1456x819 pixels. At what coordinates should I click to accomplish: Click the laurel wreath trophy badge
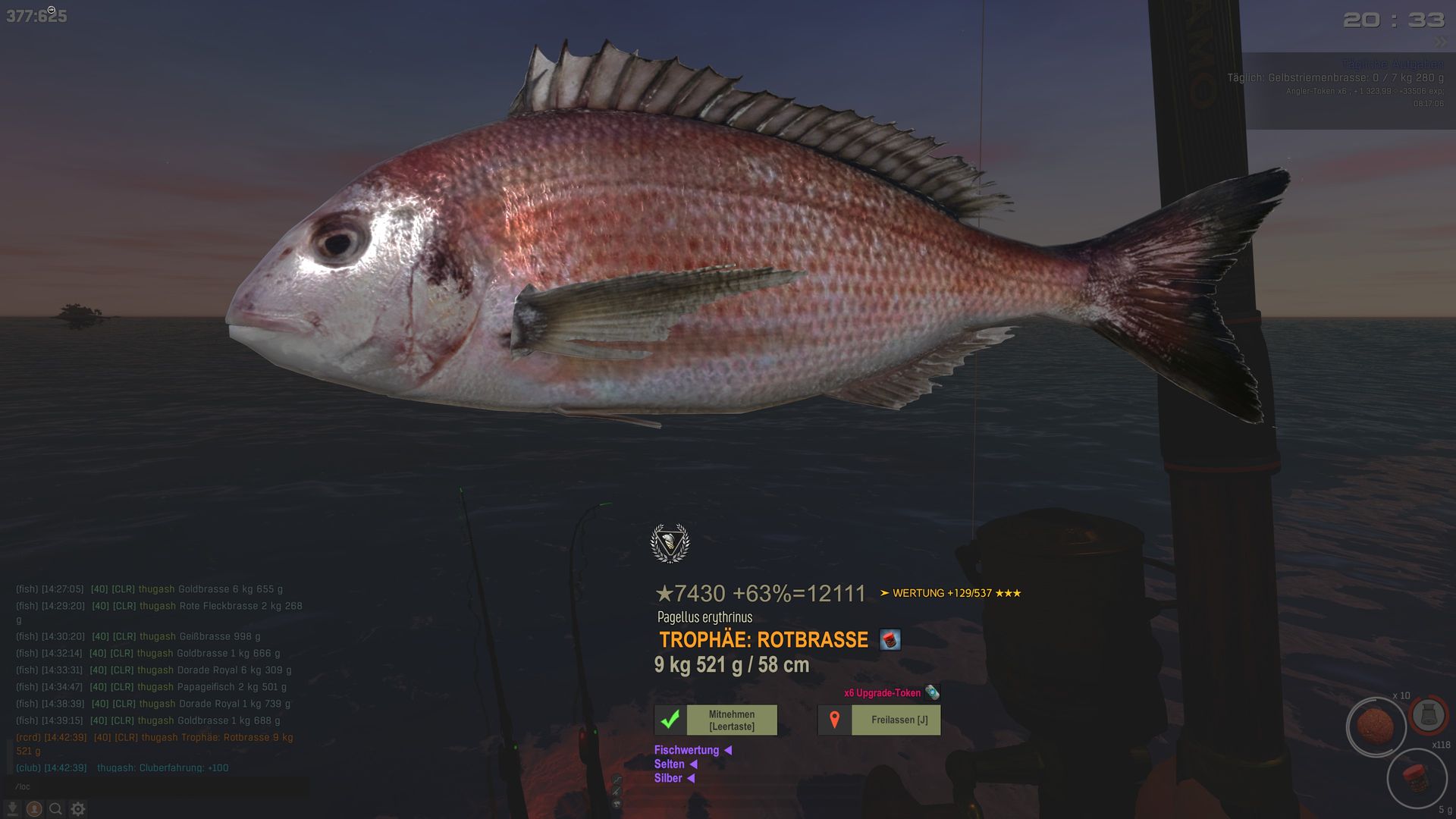[670, 543]
